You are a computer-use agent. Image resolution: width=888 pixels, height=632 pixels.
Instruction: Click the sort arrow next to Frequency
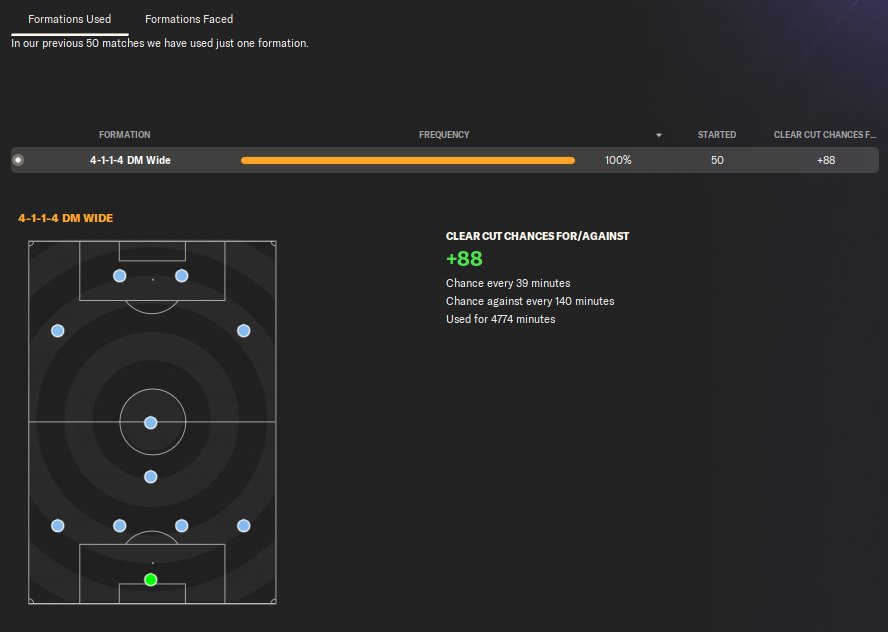[659, 135]
